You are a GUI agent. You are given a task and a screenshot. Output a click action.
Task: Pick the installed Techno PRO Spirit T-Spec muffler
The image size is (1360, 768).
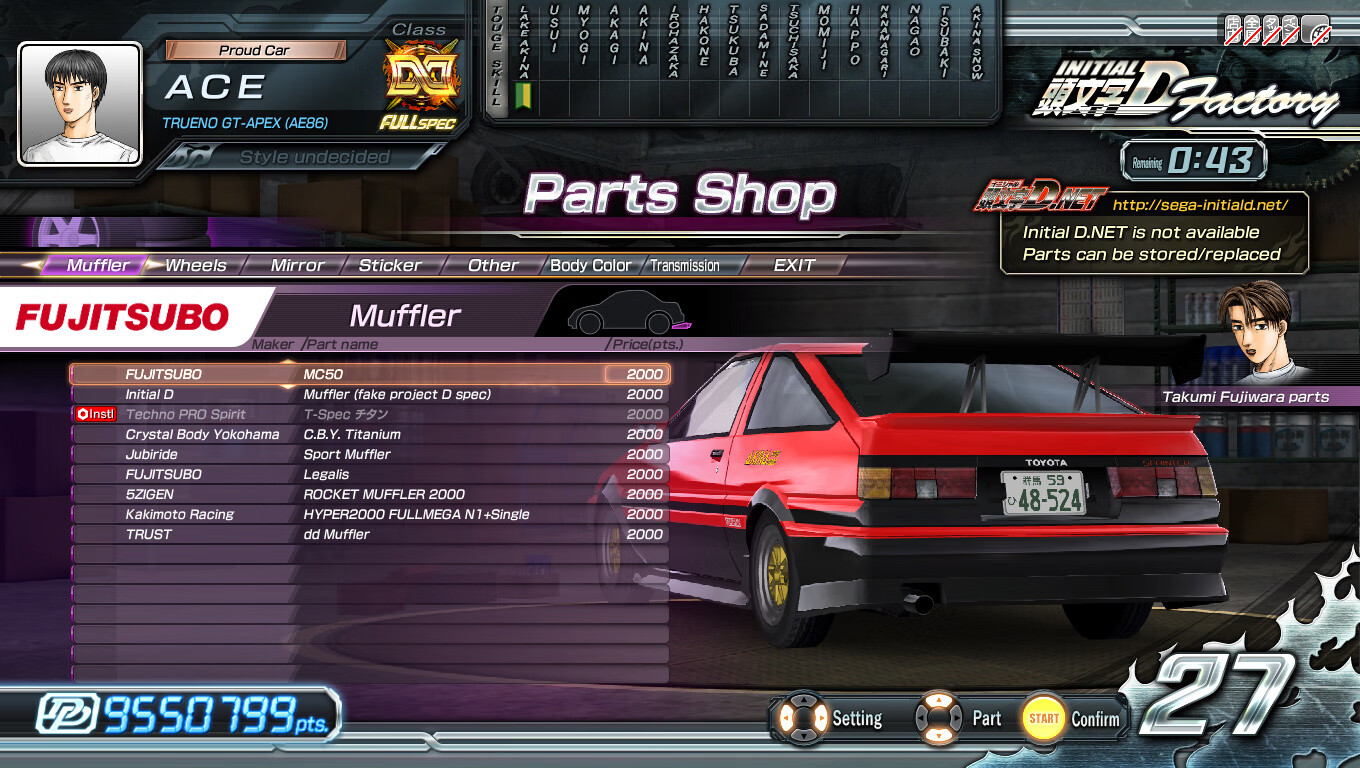pyautogui.click(x=370, y=414)
